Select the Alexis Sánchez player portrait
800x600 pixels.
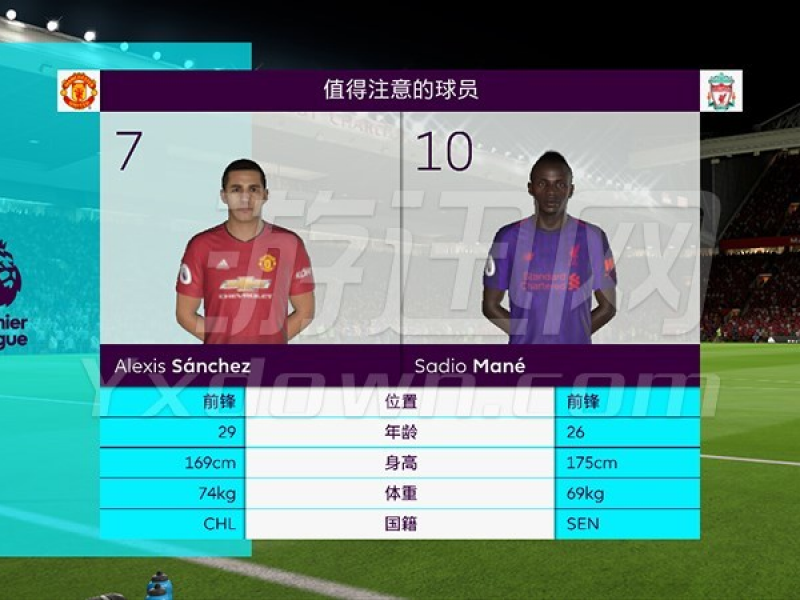(x=245, y=255)
